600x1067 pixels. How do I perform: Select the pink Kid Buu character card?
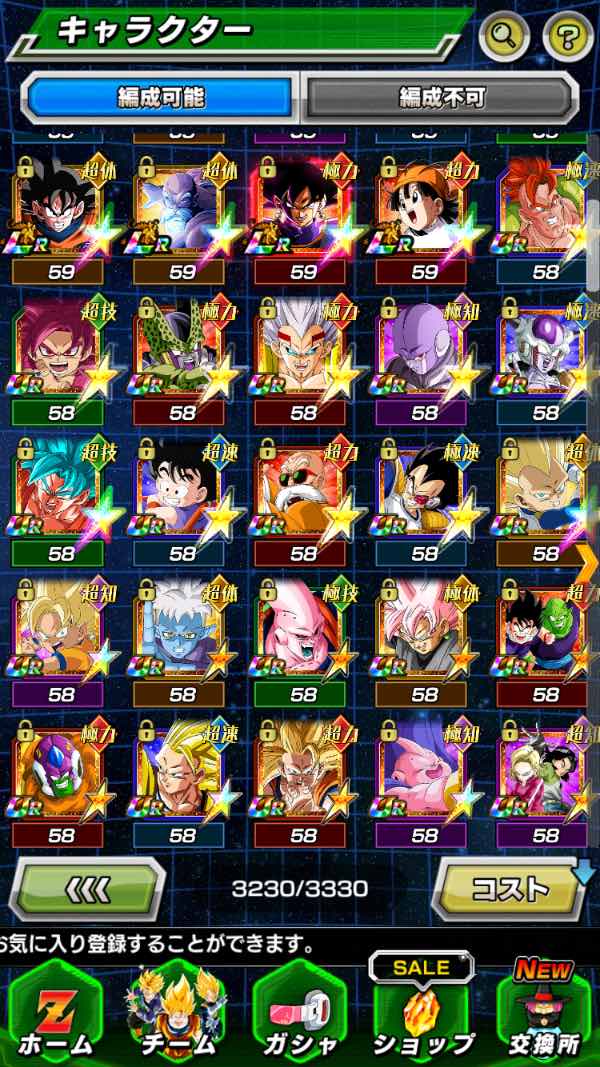(303, 630)
